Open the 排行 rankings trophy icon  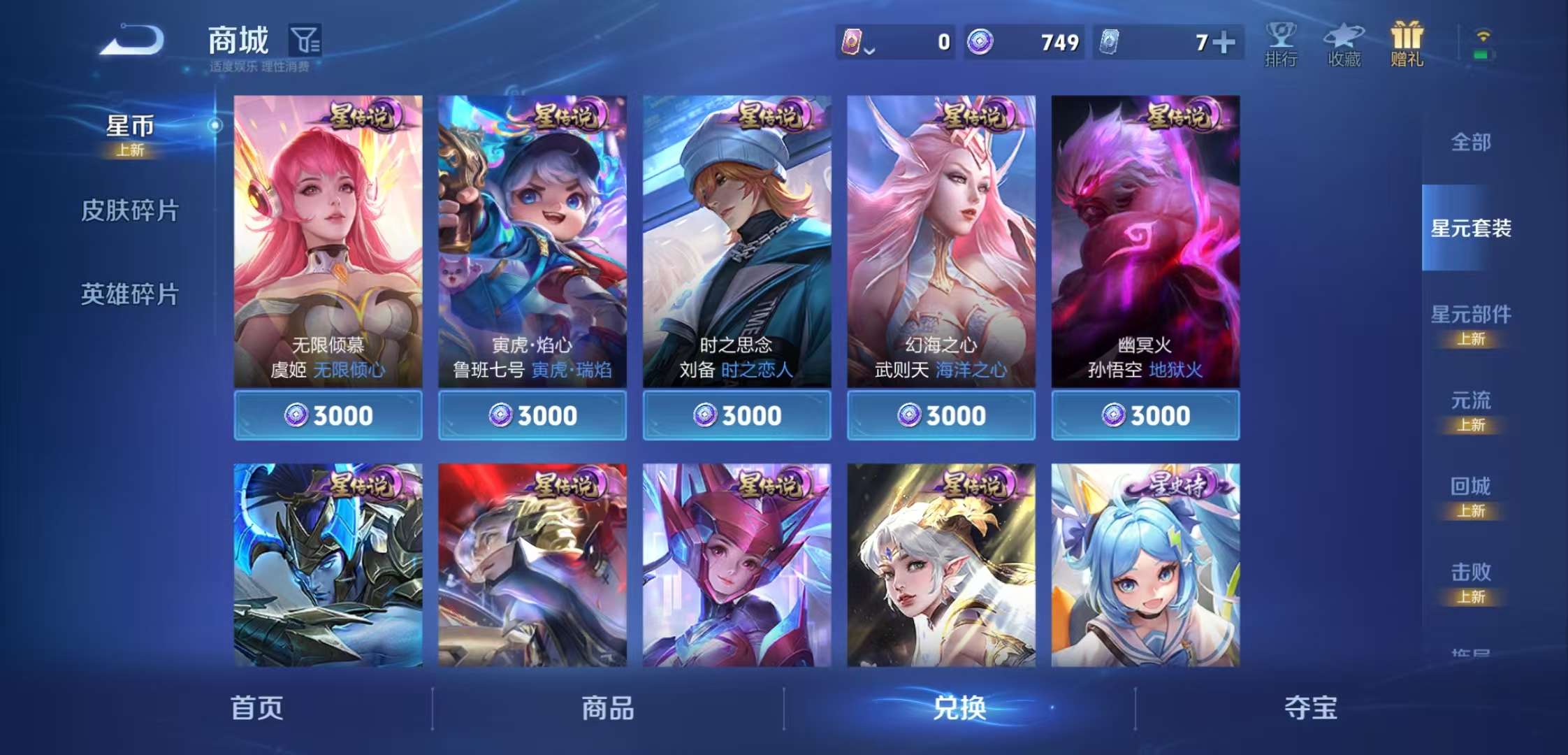pos(1281,43)
